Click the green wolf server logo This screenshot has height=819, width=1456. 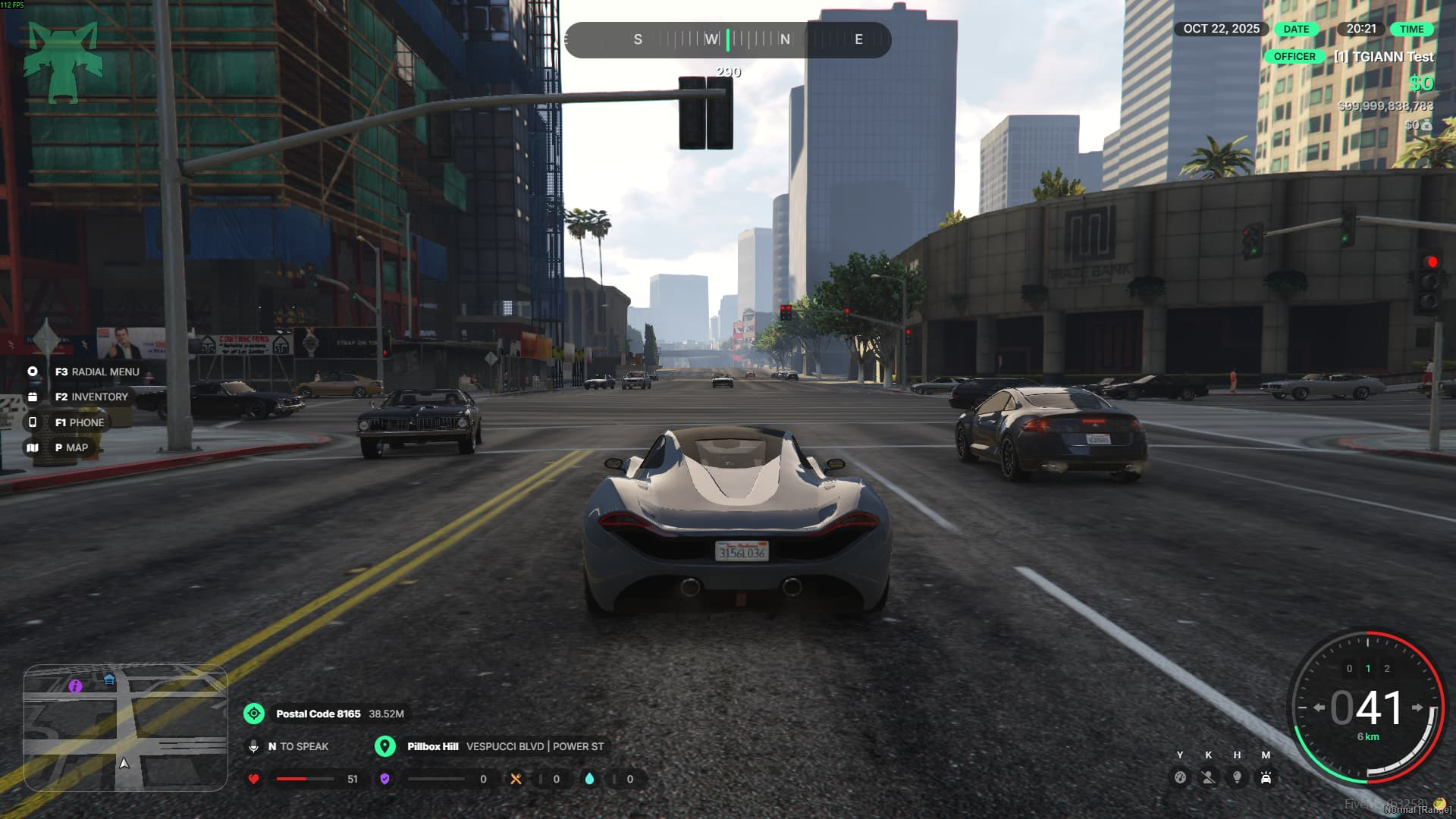tap(63, 61)
